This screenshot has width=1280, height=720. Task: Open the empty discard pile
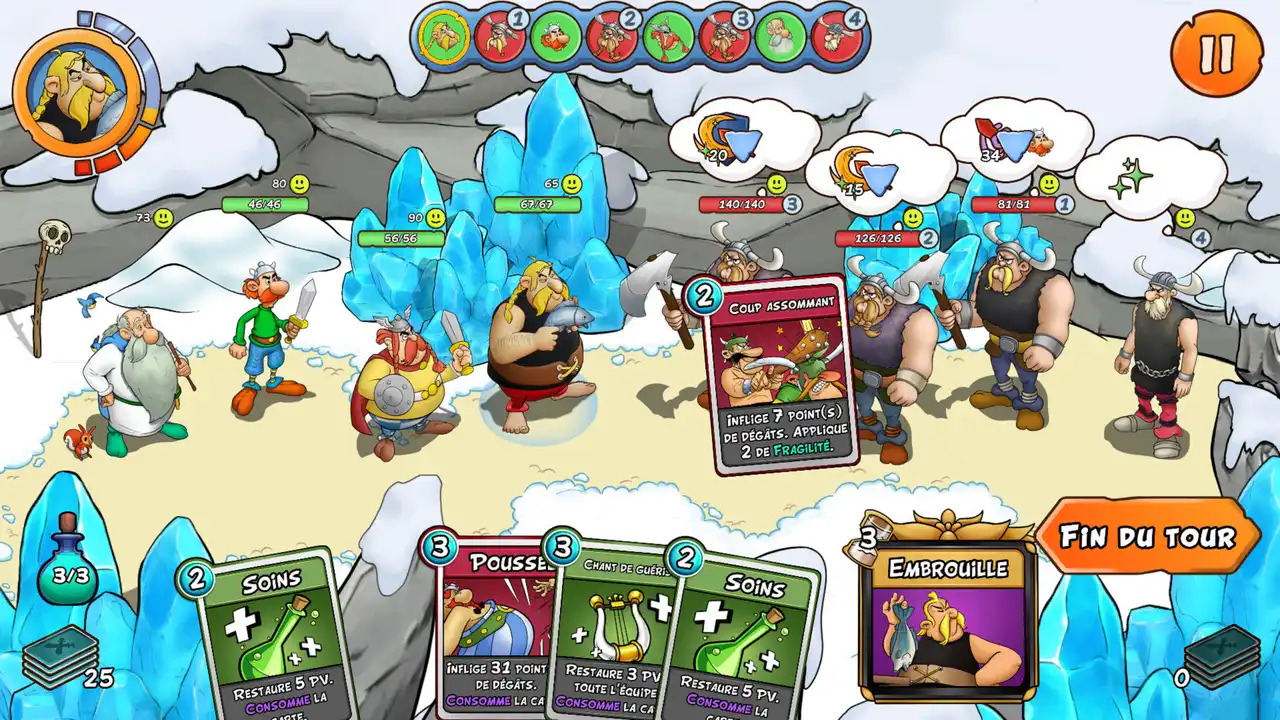tap(1220, 657)
